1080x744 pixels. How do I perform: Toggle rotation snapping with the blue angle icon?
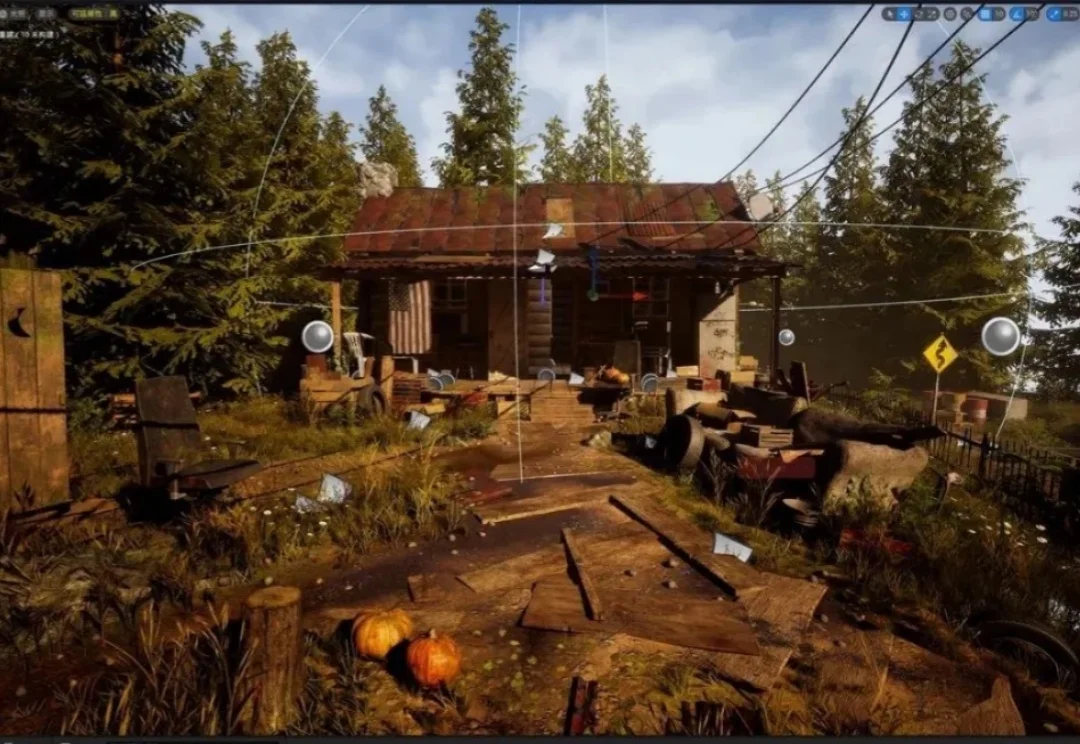(x=1015, y=14)
